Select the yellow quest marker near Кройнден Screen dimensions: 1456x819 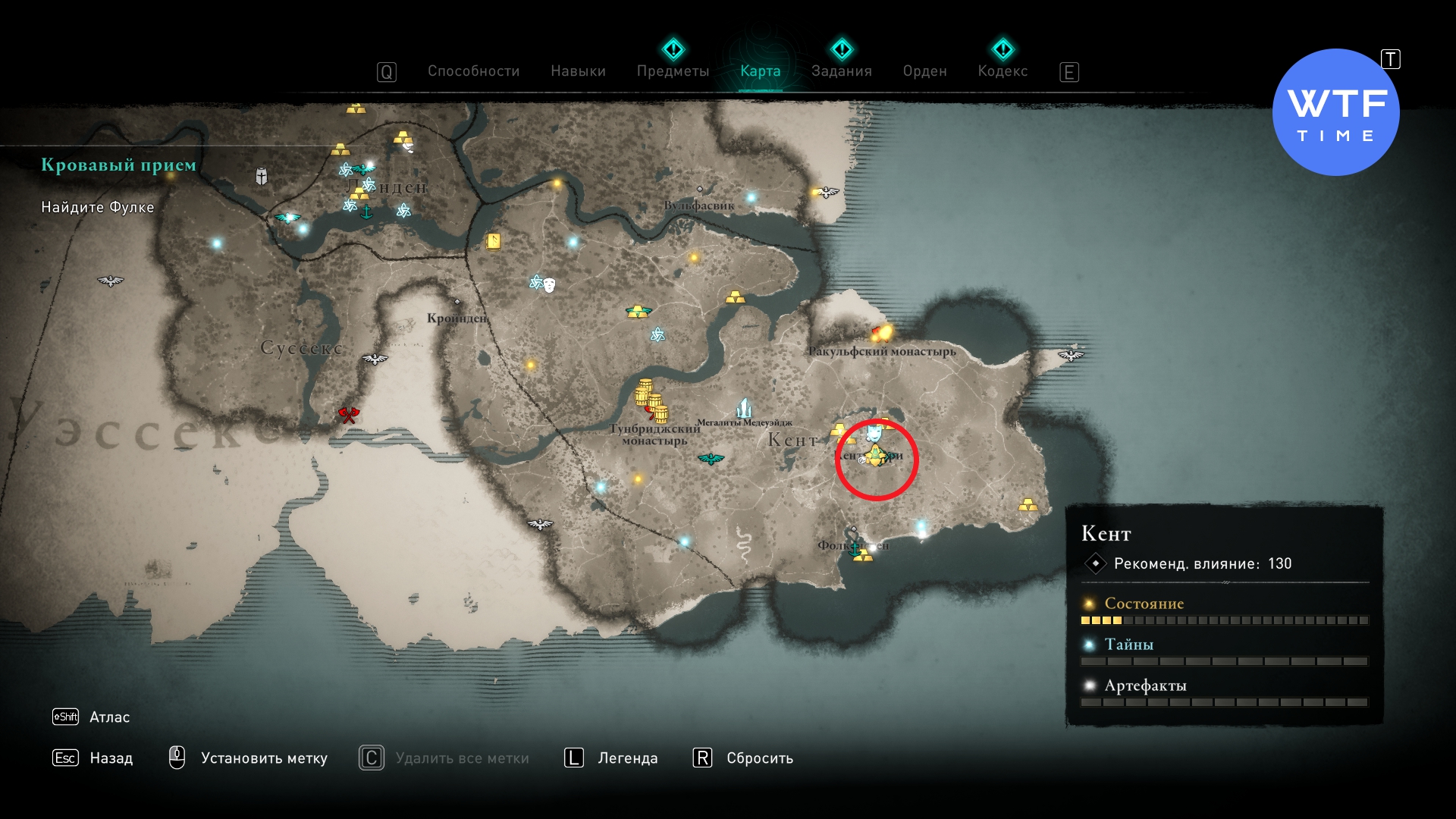point(494,242)
